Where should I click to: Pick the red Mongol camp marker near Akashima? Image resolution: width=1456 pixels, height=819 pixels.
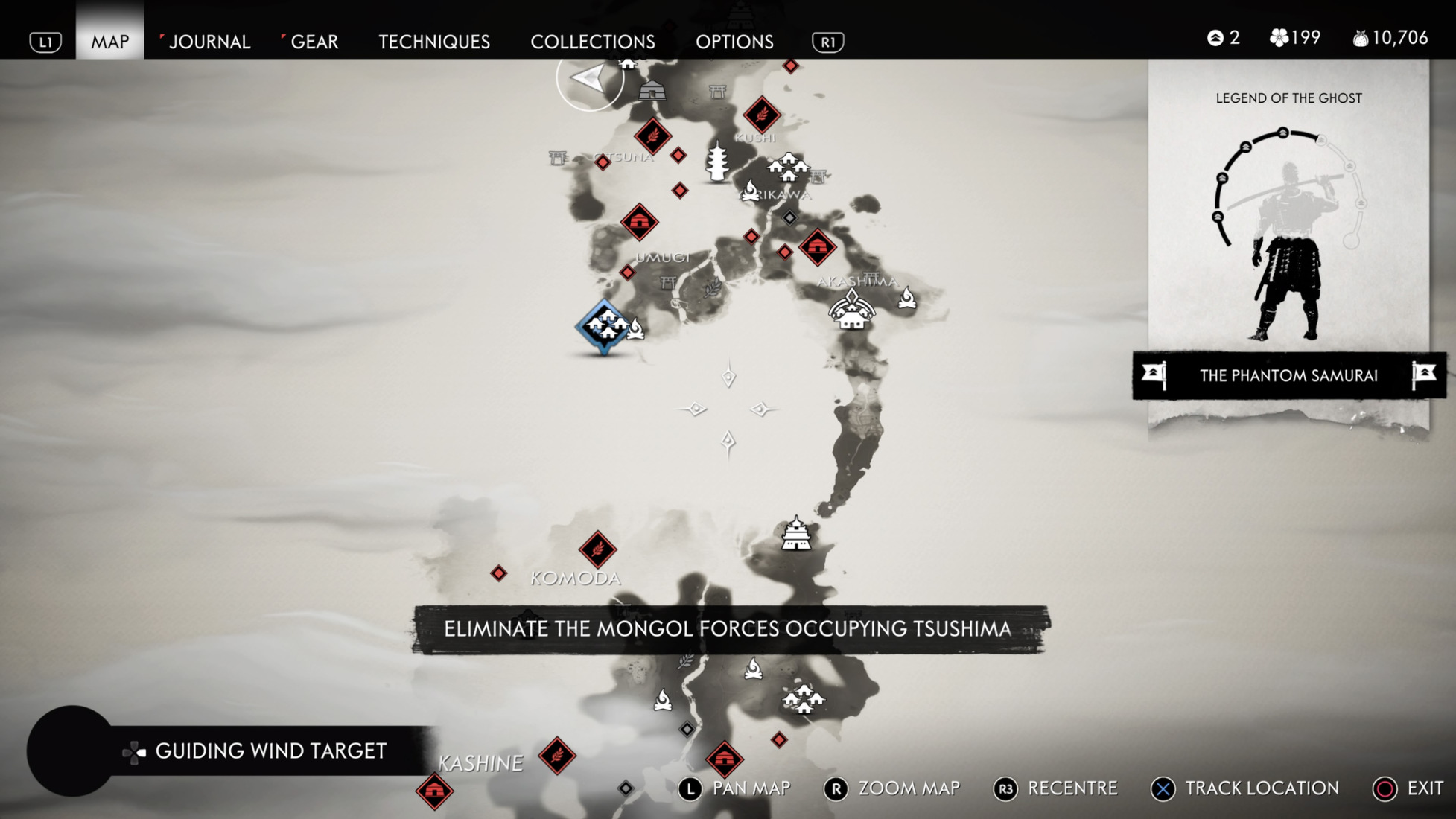(817, 246)
